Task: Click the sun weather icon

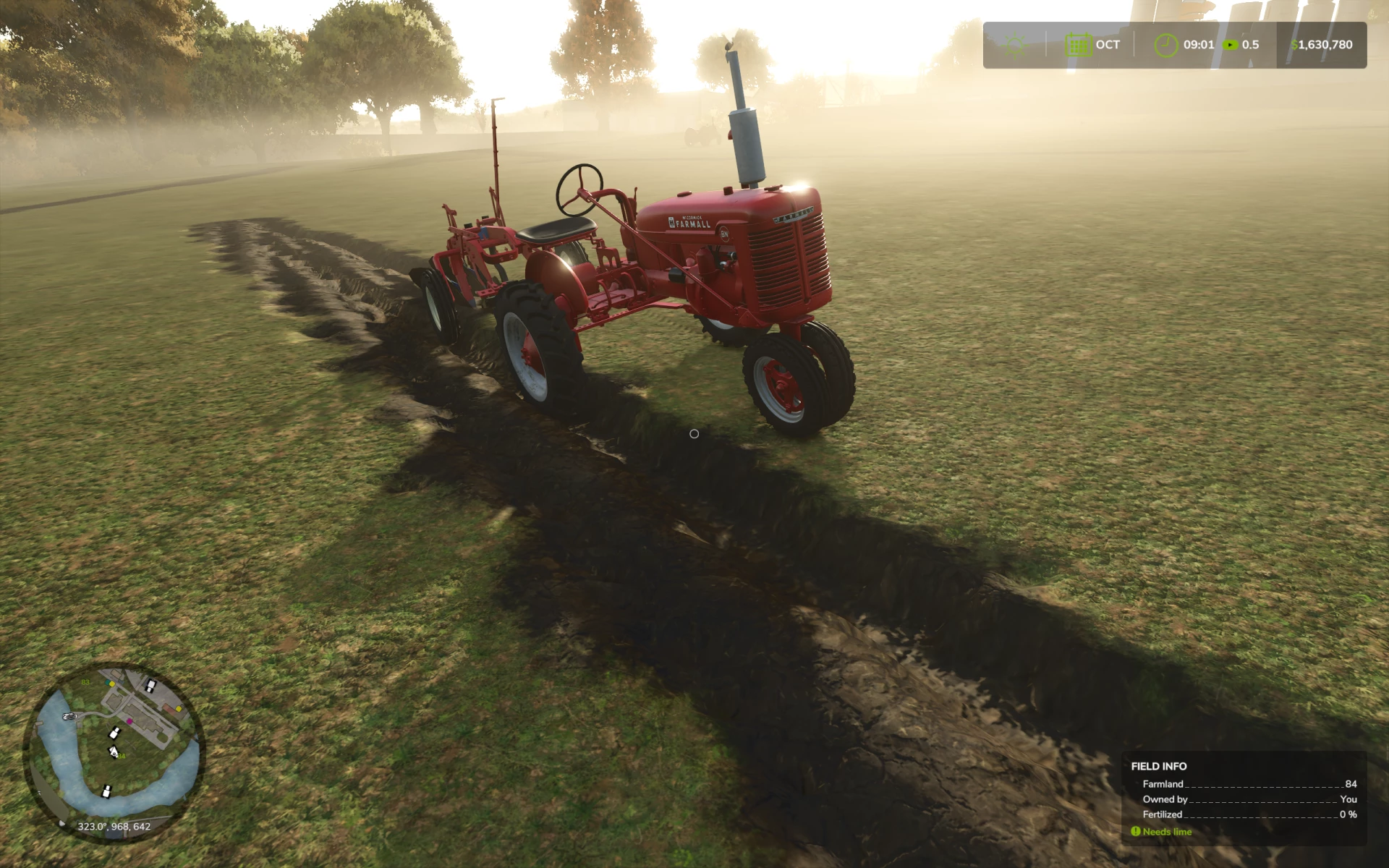Action: 1016,45
